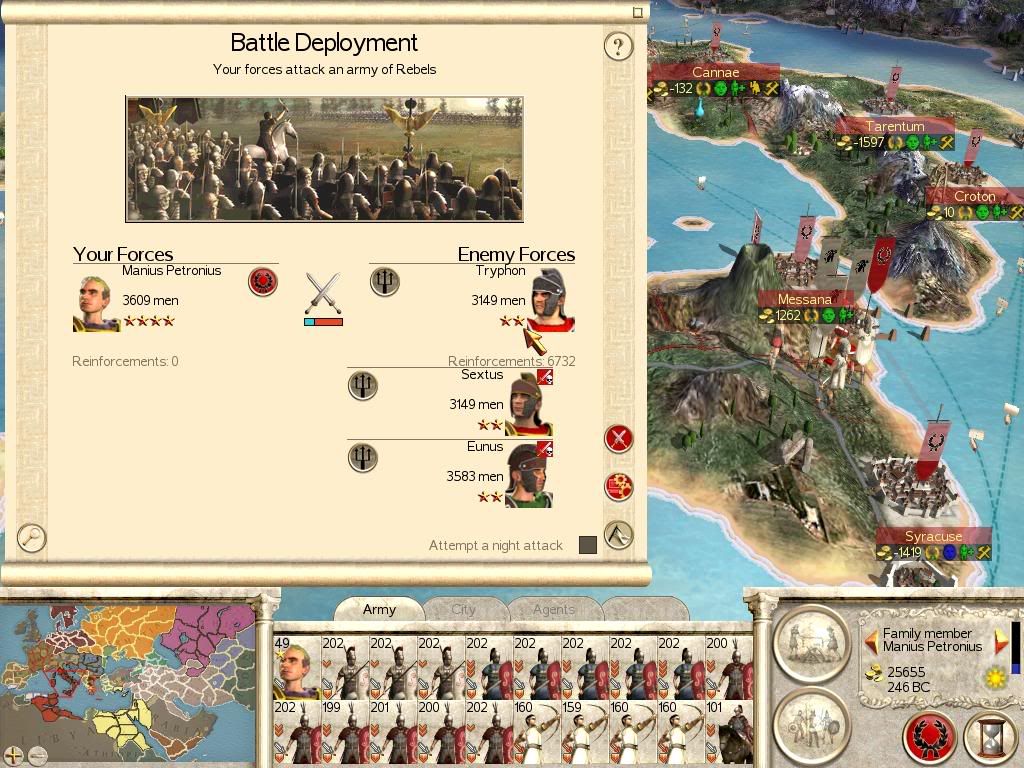End the turn with the hourglass button
The width and height of the screenshot is (1024, 768).
[x=989, y=738]
